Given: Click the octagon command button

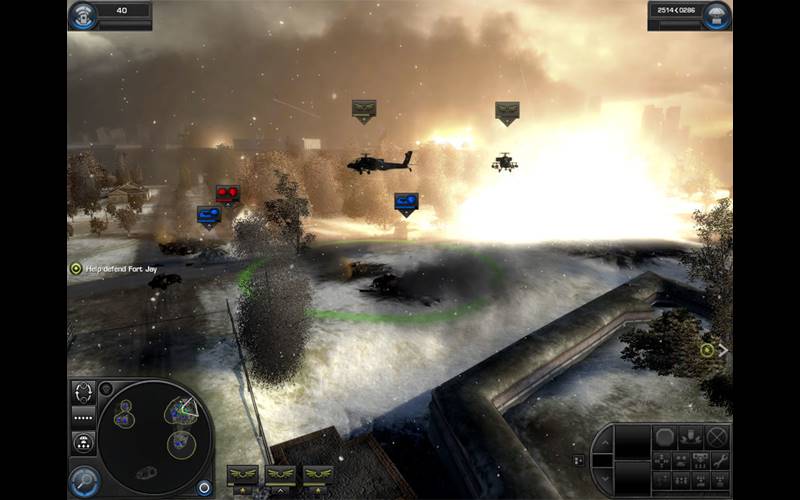Looking at the screenshot, I should (665, 436).
